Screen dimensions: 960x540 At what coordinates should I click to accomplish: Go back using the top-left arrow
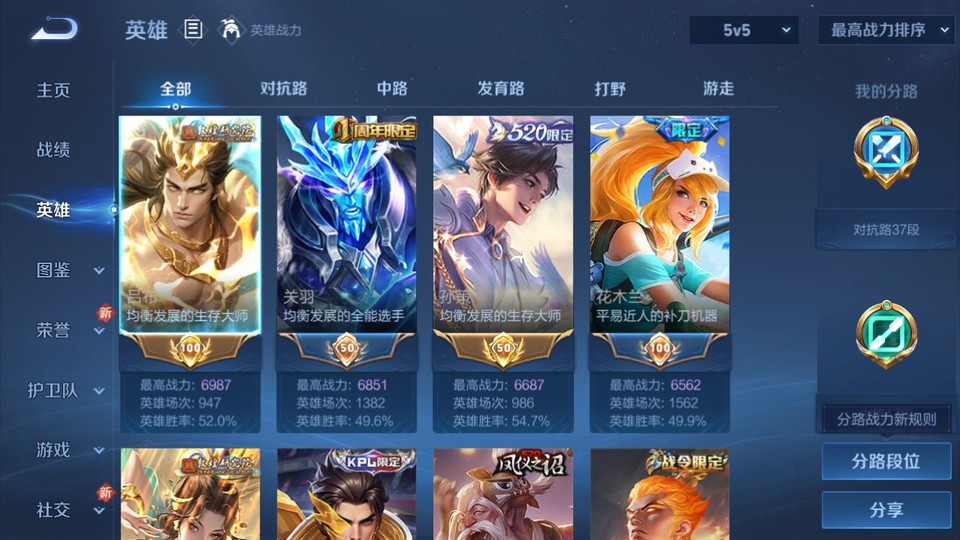54,30
